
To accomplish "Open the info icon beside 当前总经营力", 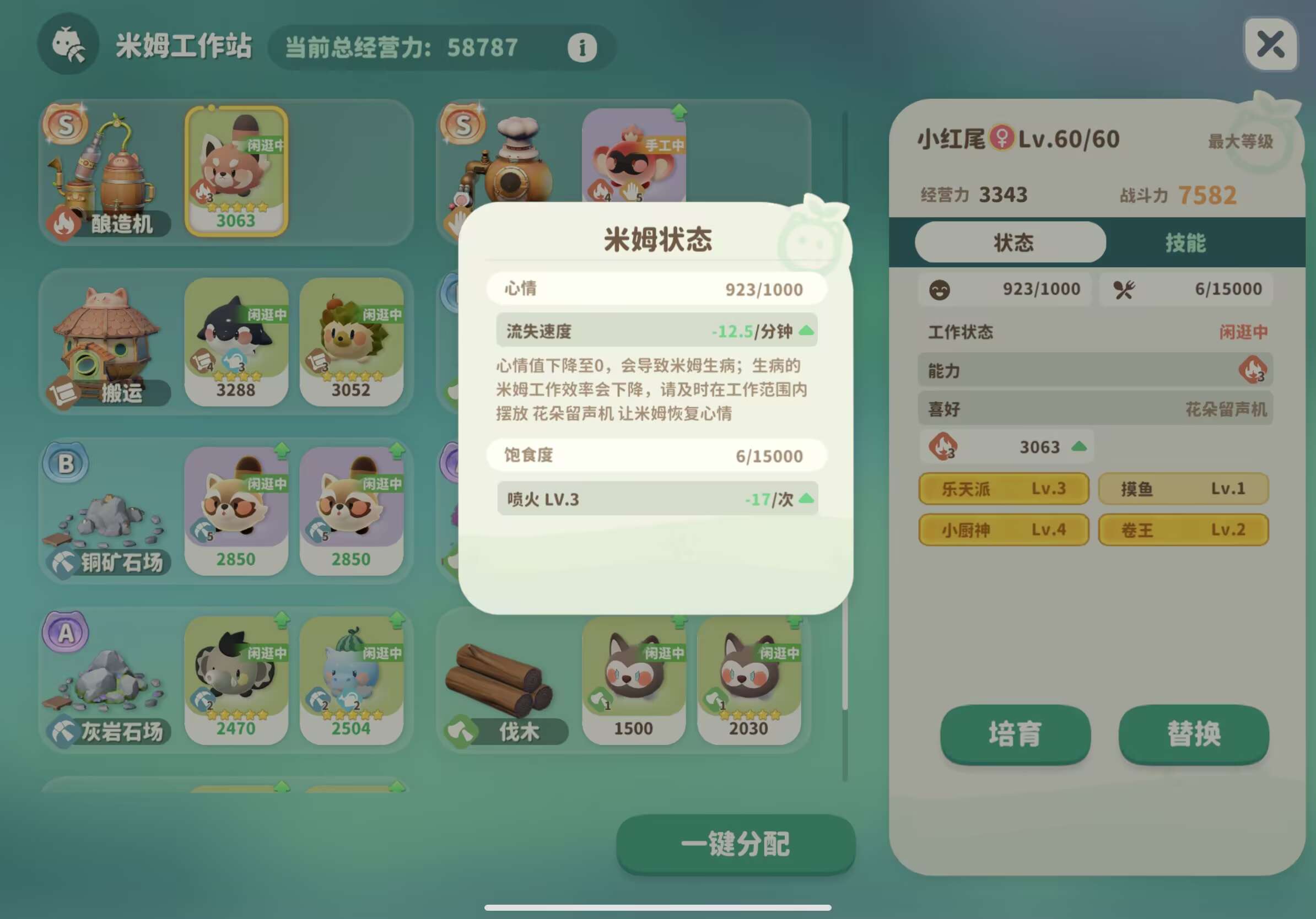I will pos(583,47).
